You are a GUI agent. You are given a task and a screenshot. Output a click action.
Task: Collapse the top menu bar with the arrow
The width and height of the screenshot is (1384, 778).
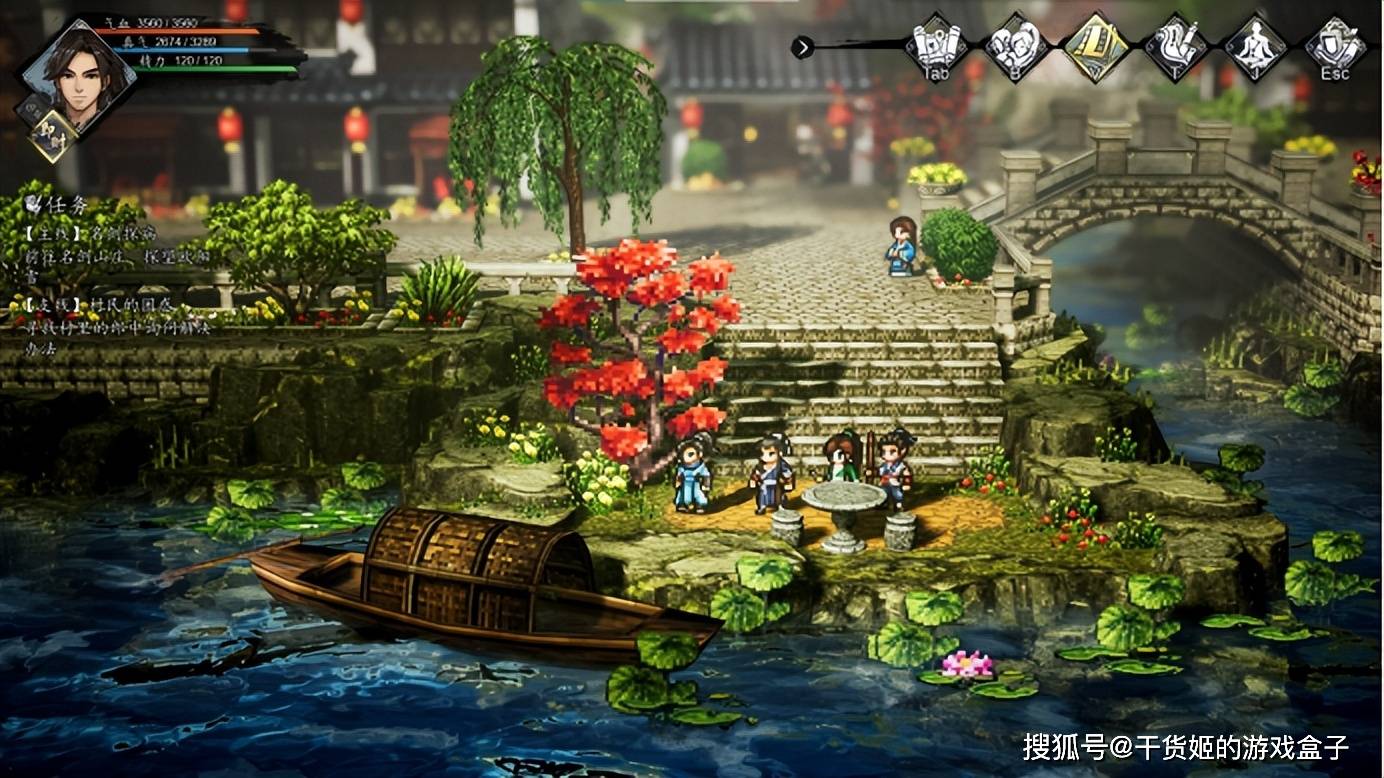(802, 47)
